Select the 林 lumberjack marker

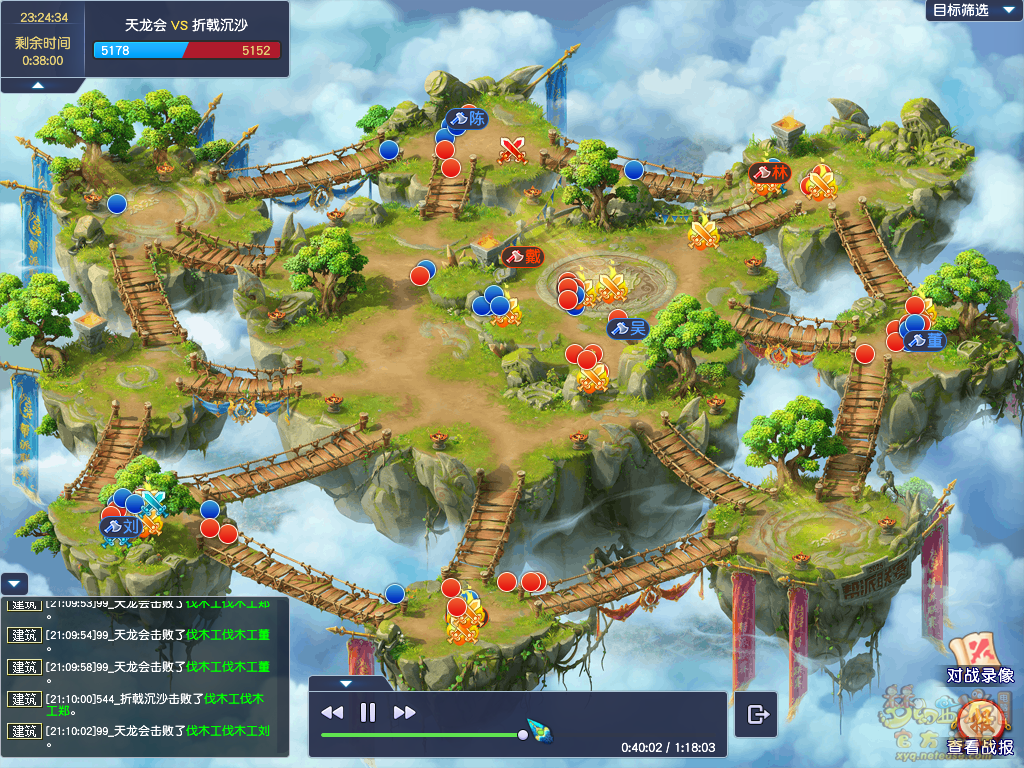click(770, 172)
